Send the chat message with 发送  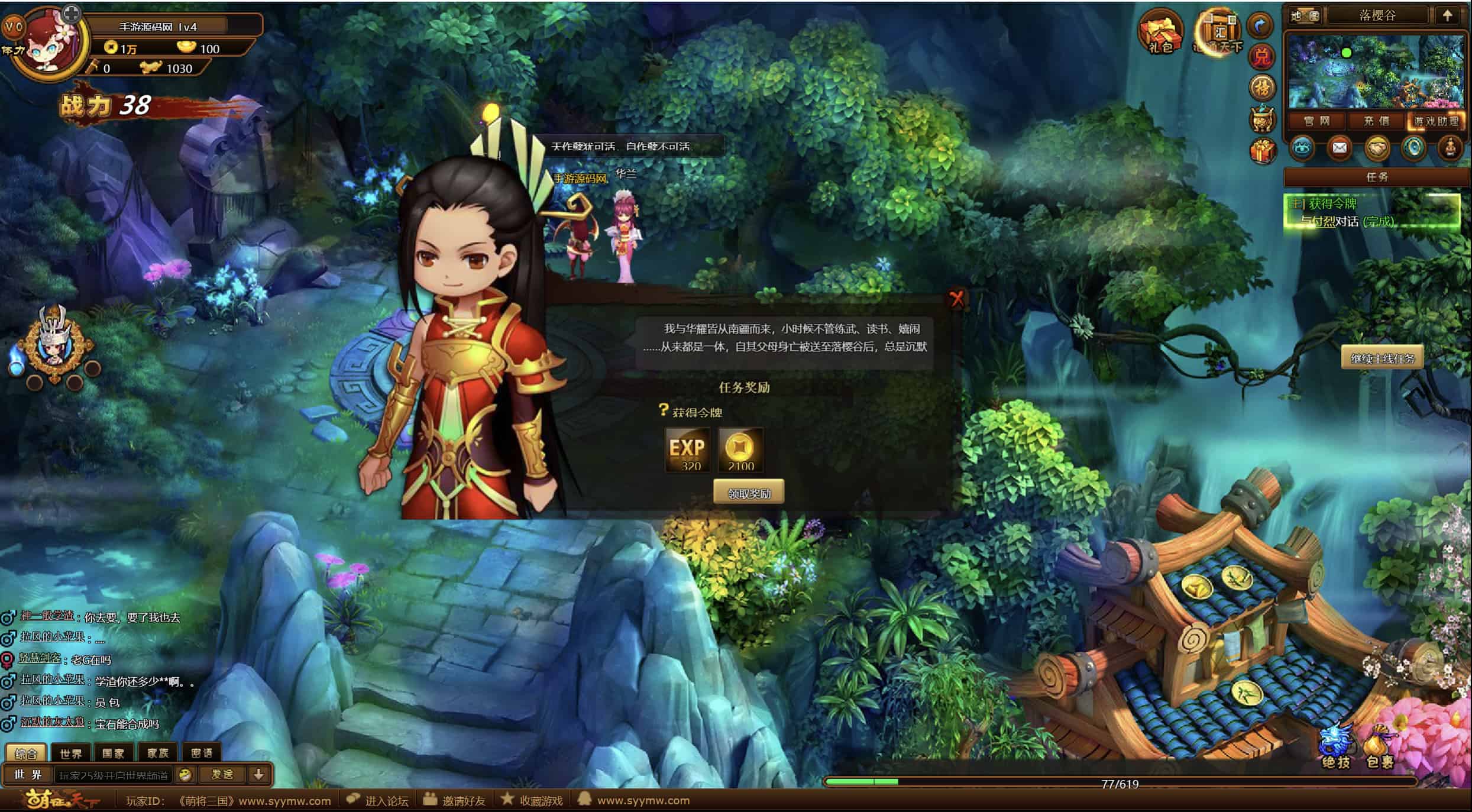222,774
